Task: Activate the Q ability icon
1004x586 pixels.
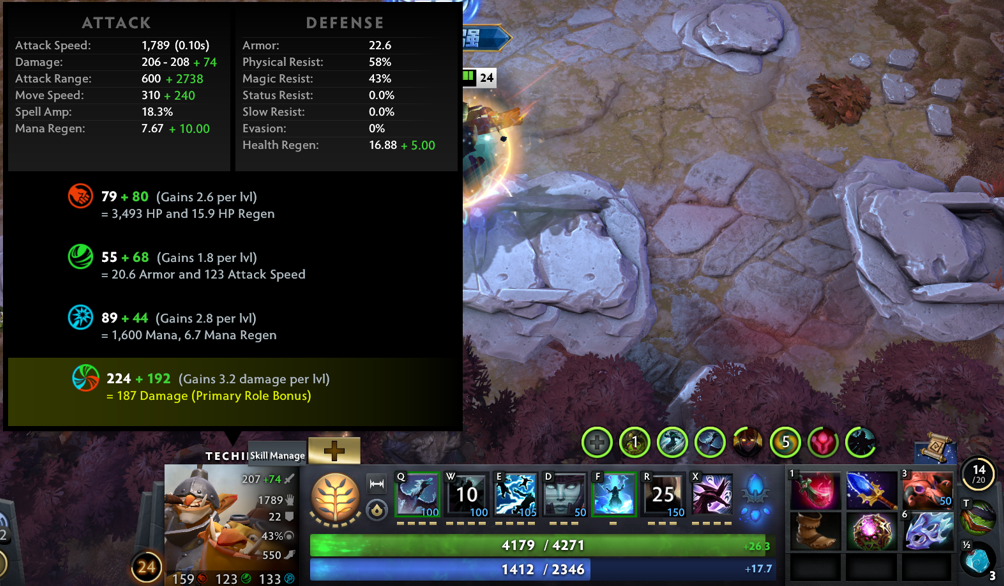Action: [x=418, y=496]
